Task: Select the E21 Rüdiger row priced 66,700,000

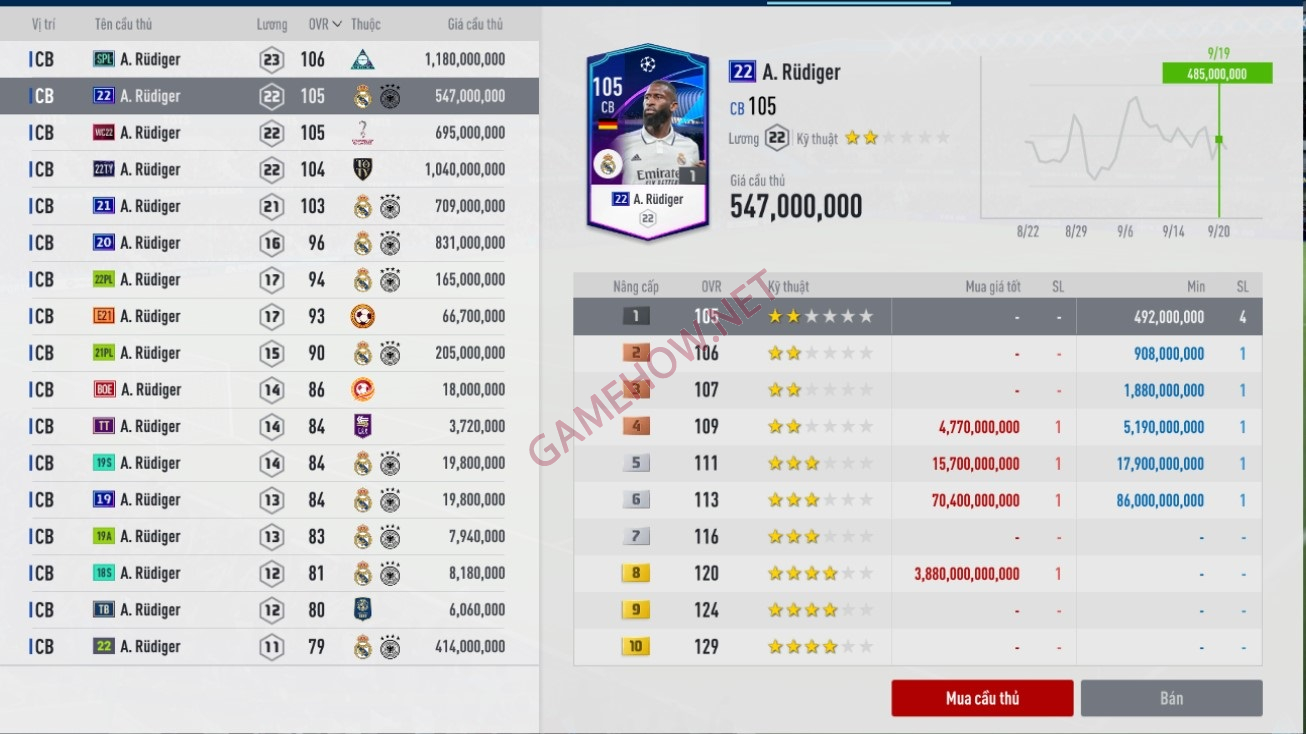Action: pos(269,316)
